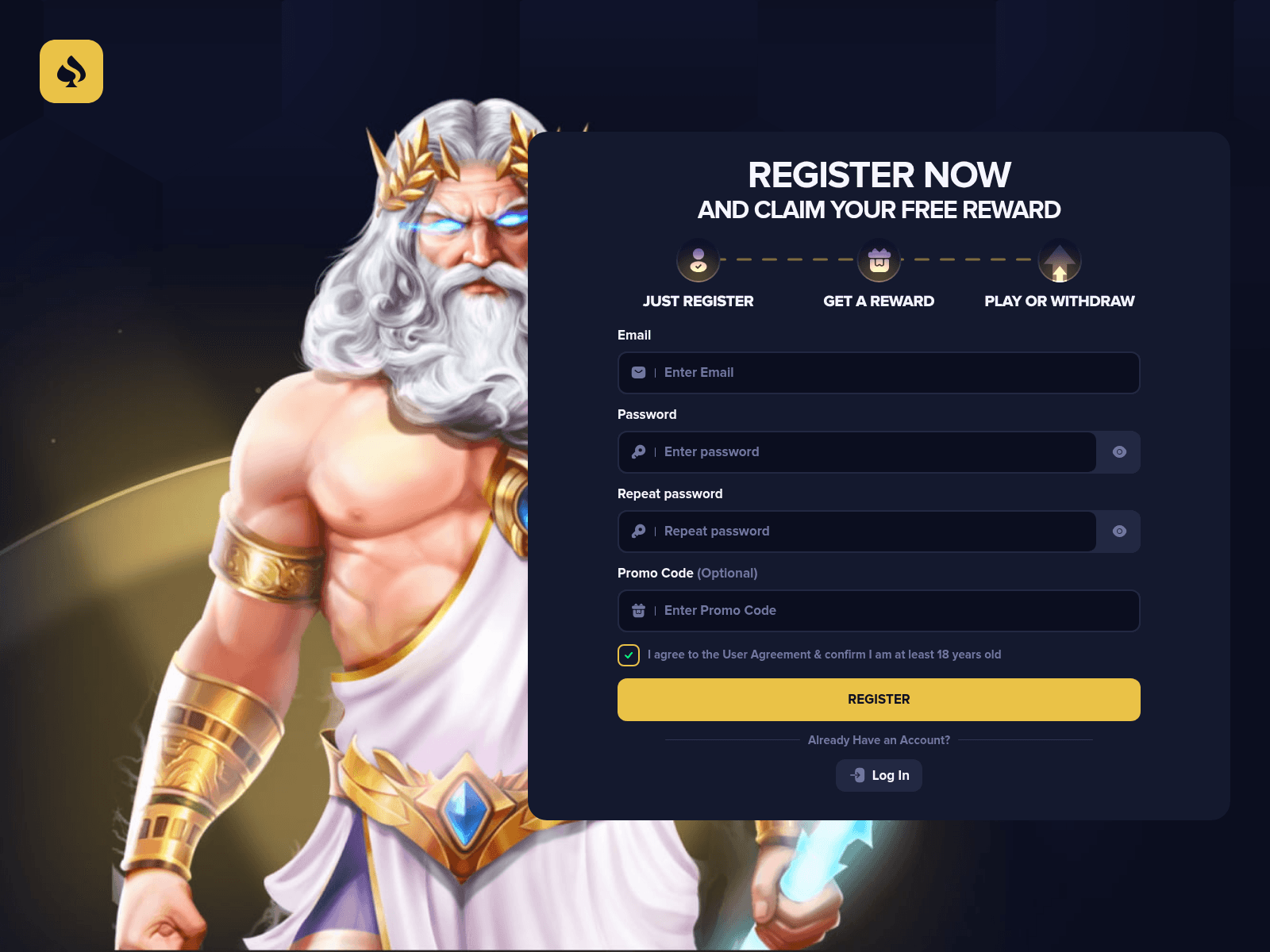Click the Log In button
The height and width of the screenshot is (952, 1270).
click(879, 775)
